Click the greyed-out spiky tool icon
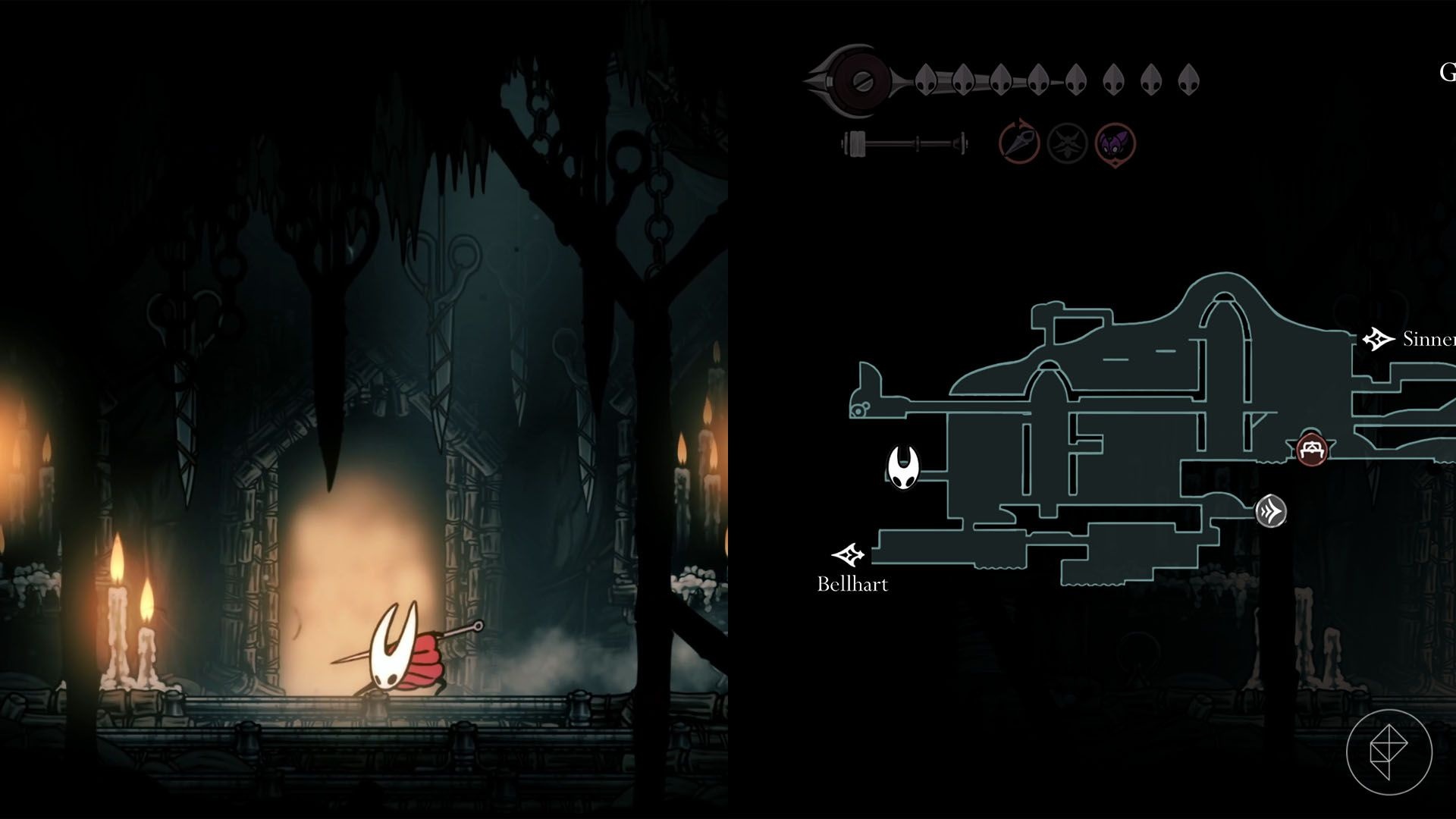This screenshot has width=1456, height=819. pyautogui.click(x=1067, y=143)
